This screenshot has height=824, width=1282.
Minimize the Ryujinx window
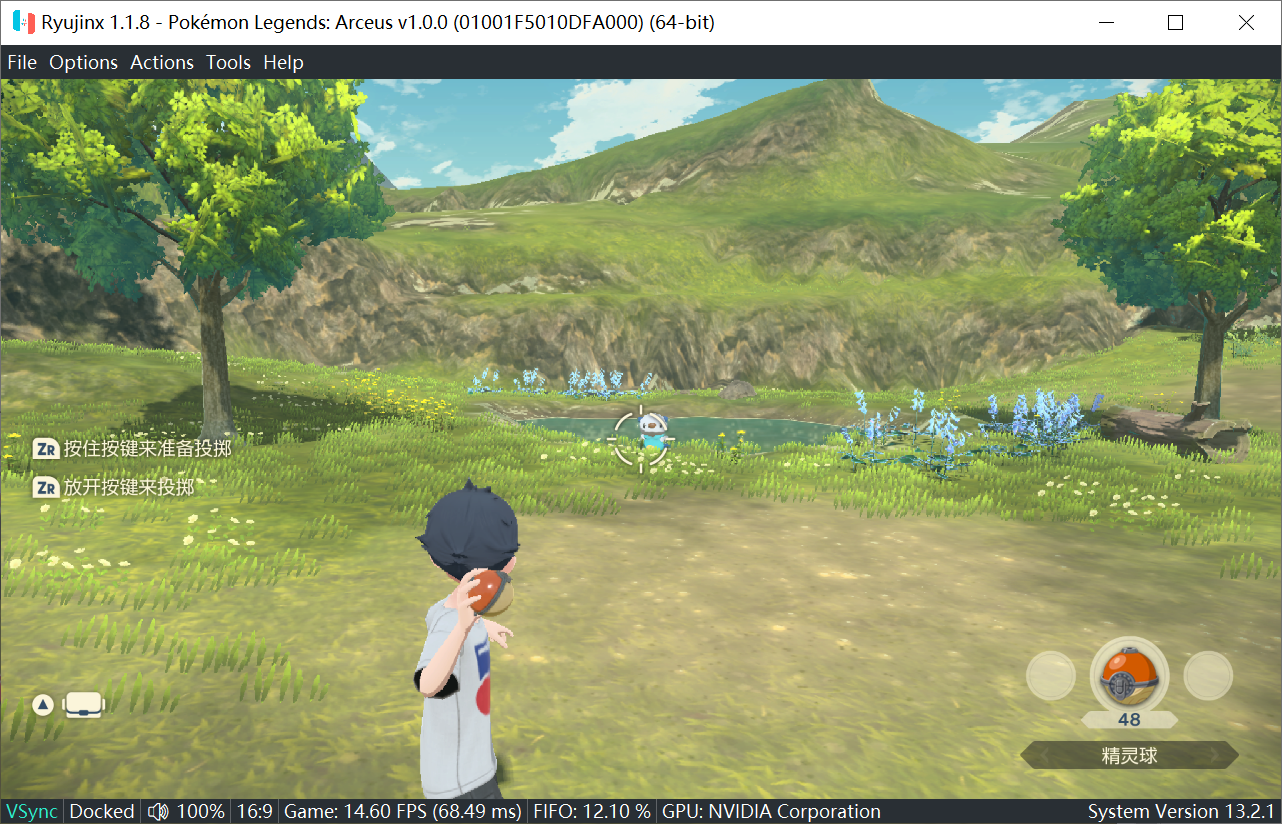coord(1105,22)
